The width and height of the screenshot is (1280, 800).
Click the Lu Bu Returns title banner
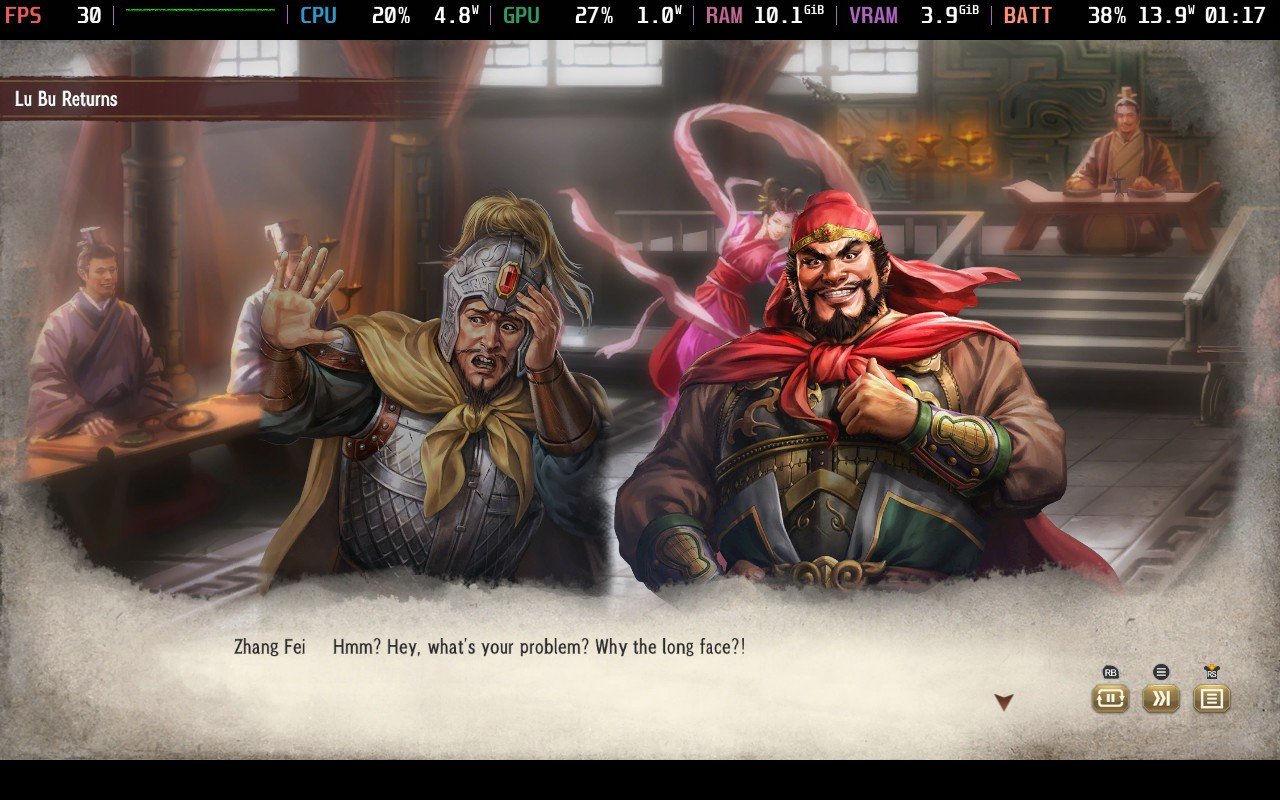pos(64,99)
